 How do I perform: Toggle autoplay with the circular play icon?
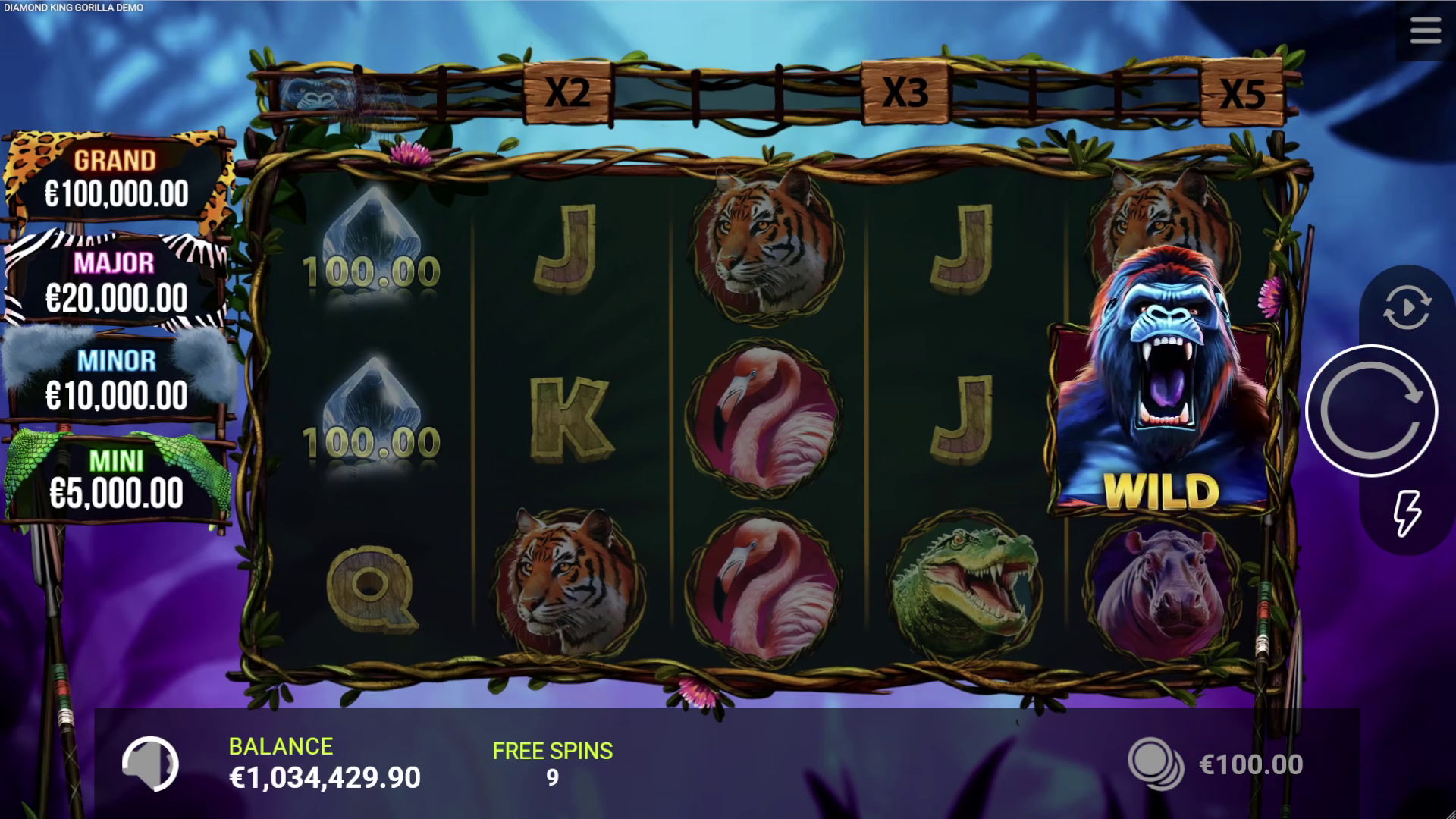[x=1407, y=307]
